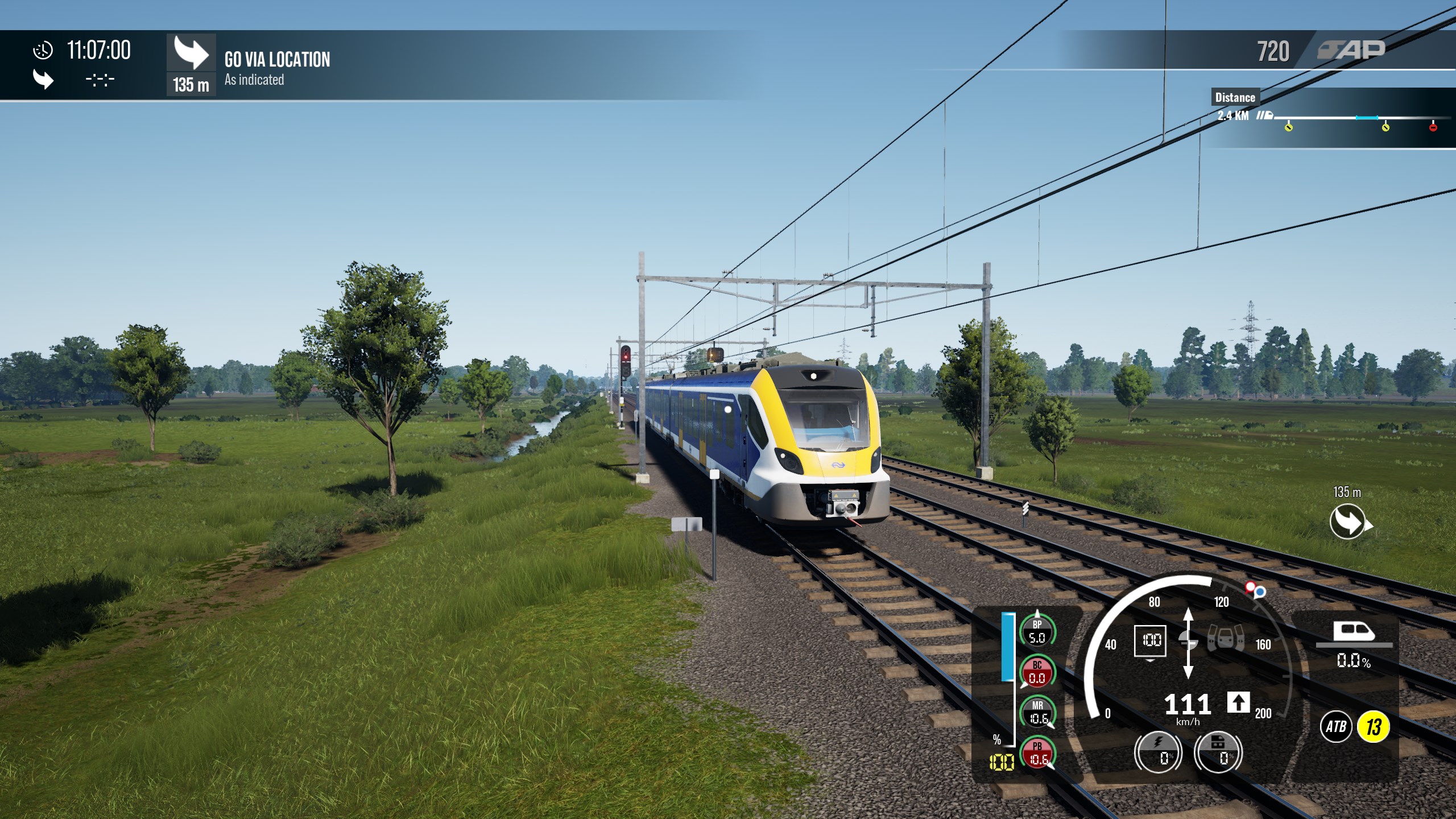
Task: Select the yellow 13 ATB indicator
Action: click(x=1374, y=726)
